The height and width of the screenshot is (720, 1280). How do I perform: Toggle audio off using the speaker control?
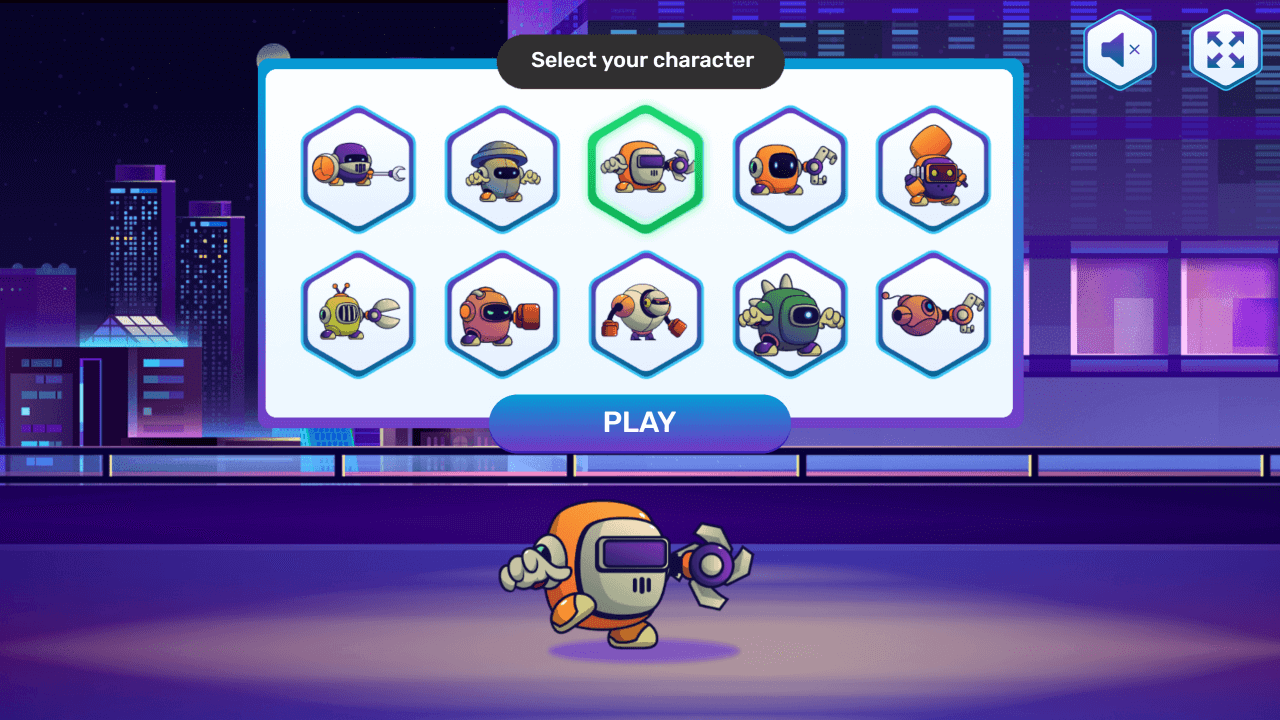pyautogui.click(x=1120, y=50)
